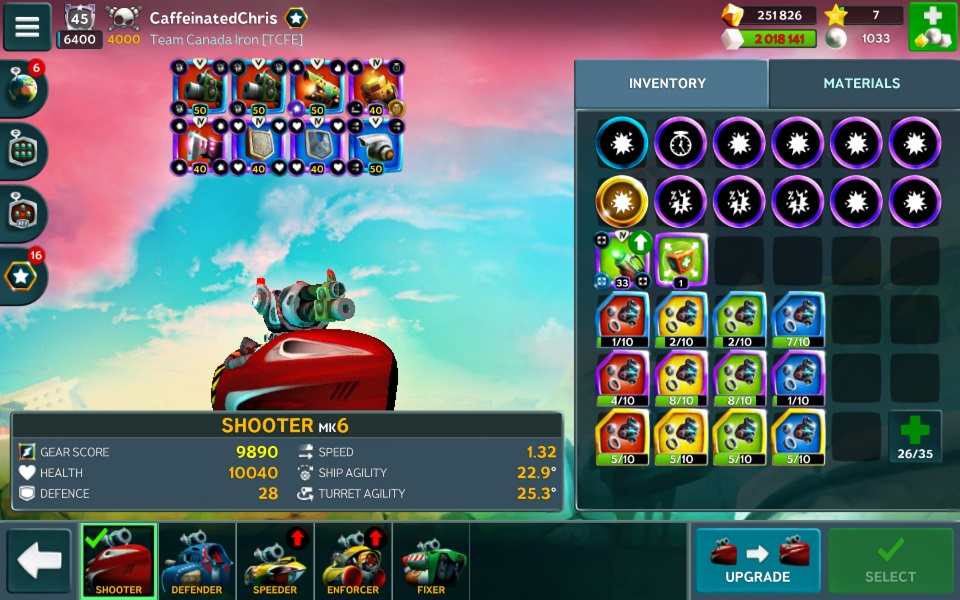Open the side icon with 6 notifications
Viewport: 960px width, 600px height.
click(x=22, y=88)
